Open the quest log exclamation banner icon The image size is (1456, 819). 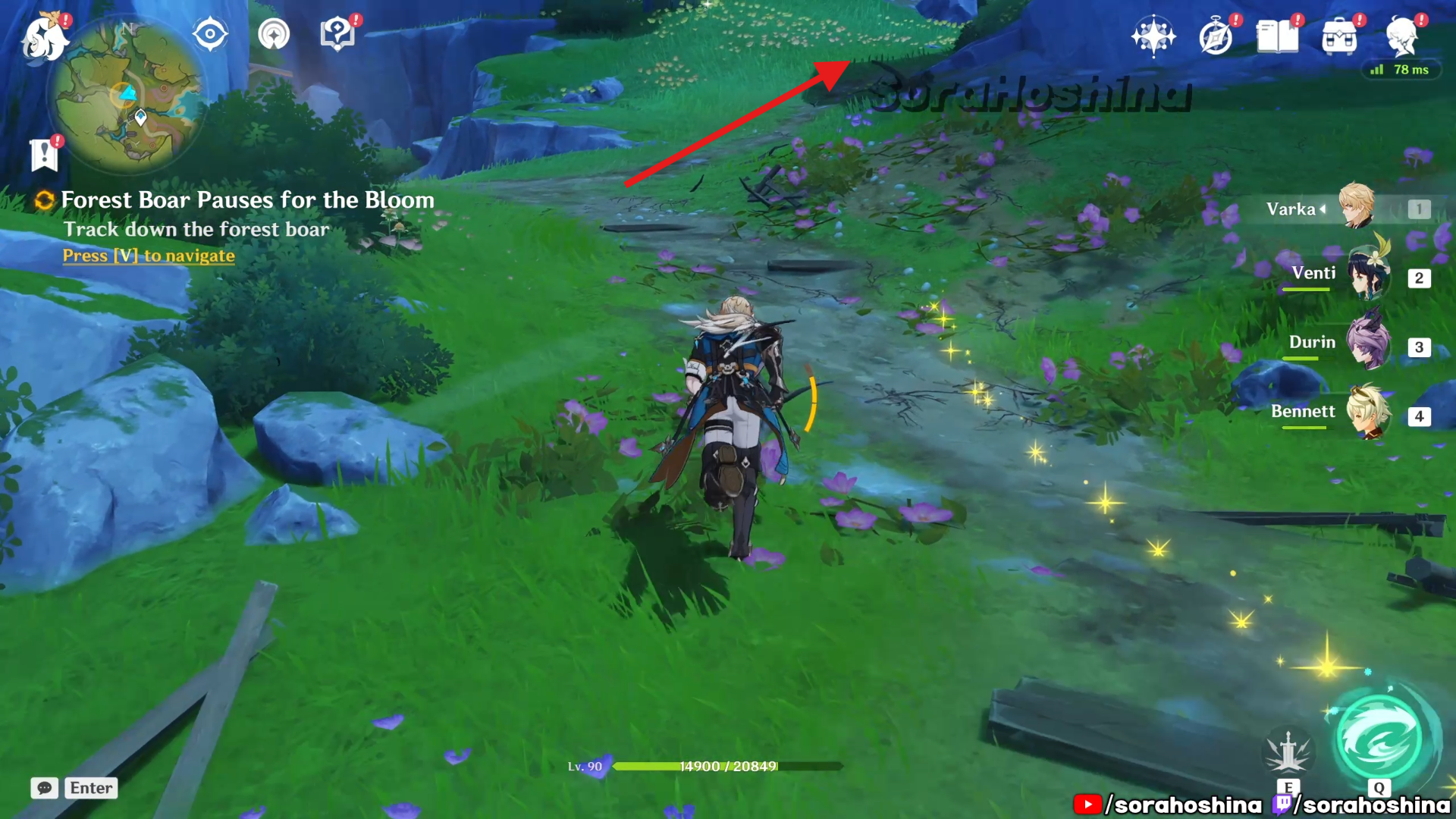click(x=44, y=155)
